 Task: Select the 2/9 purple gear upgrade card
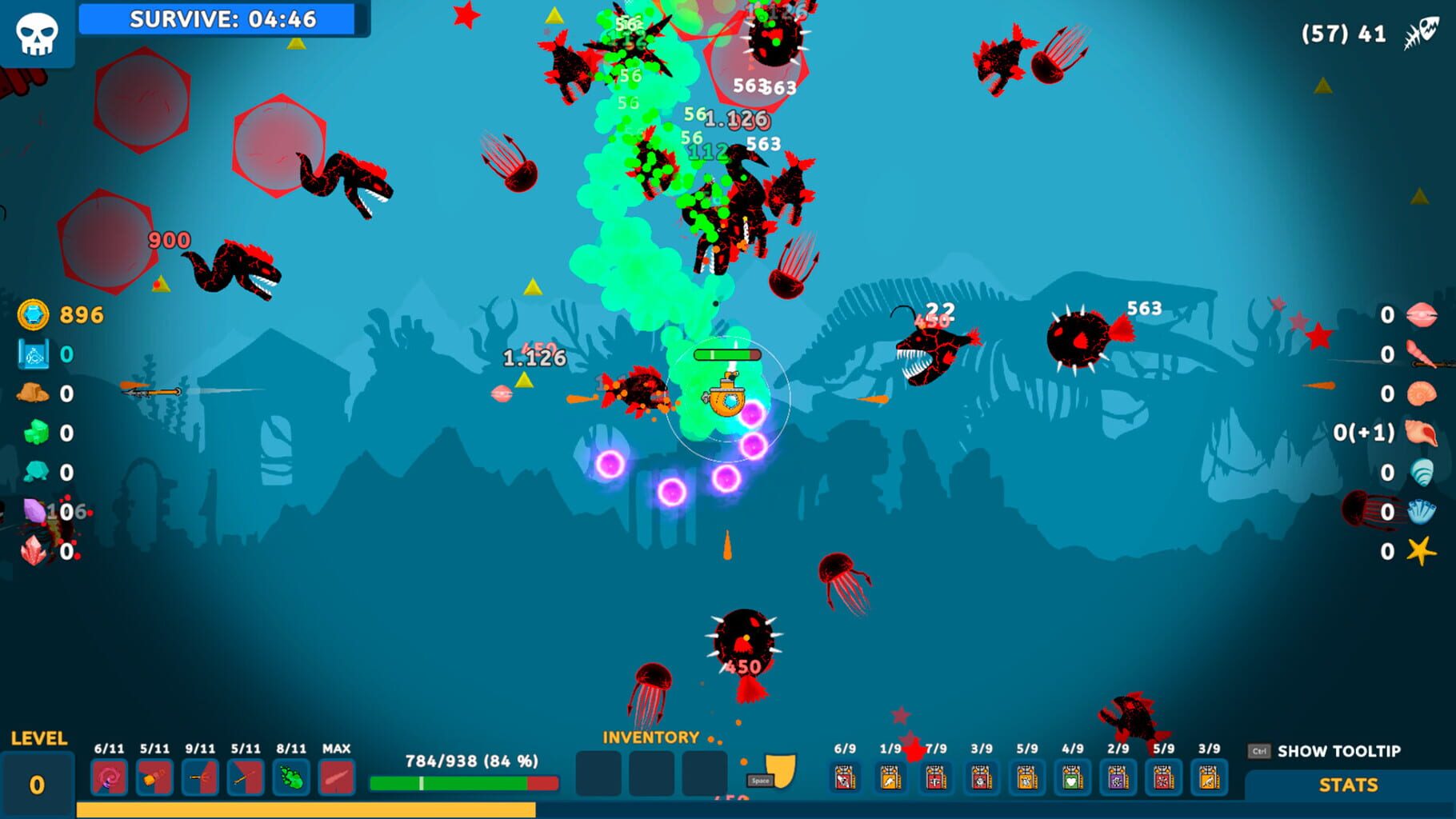click(x=1118, y=775)
